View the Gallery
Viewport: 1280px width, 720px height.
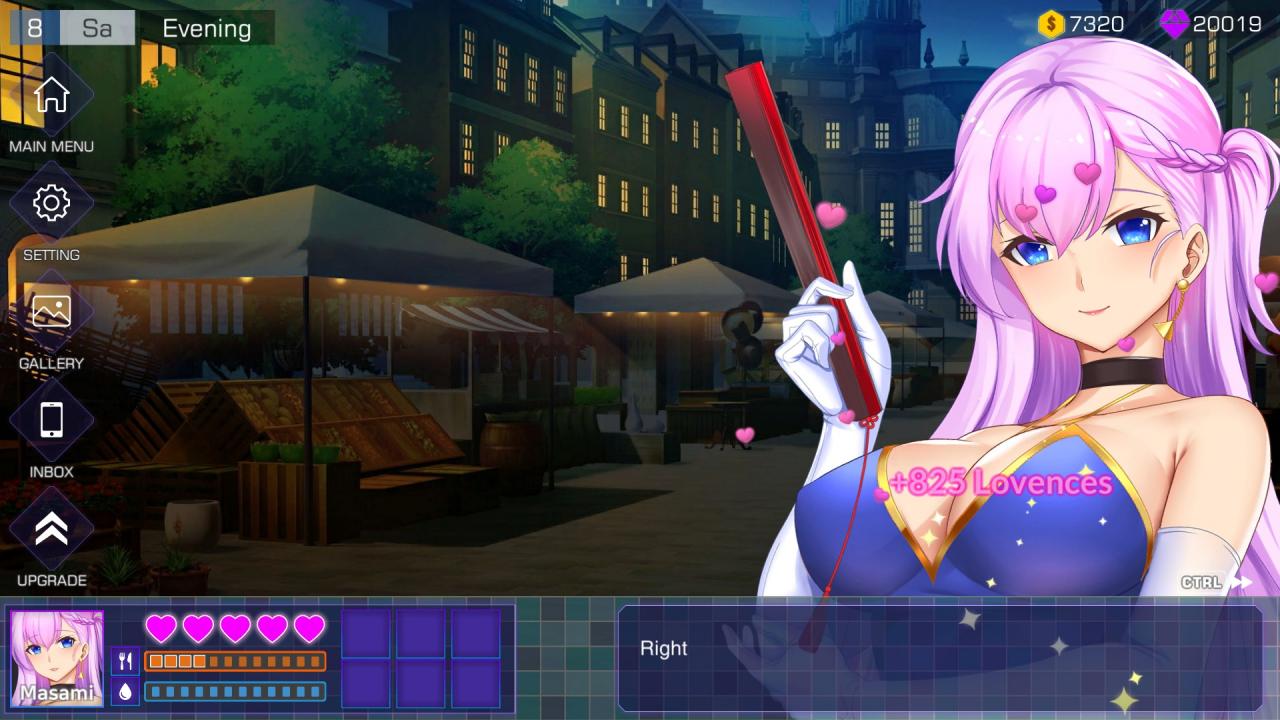(51, 312)
